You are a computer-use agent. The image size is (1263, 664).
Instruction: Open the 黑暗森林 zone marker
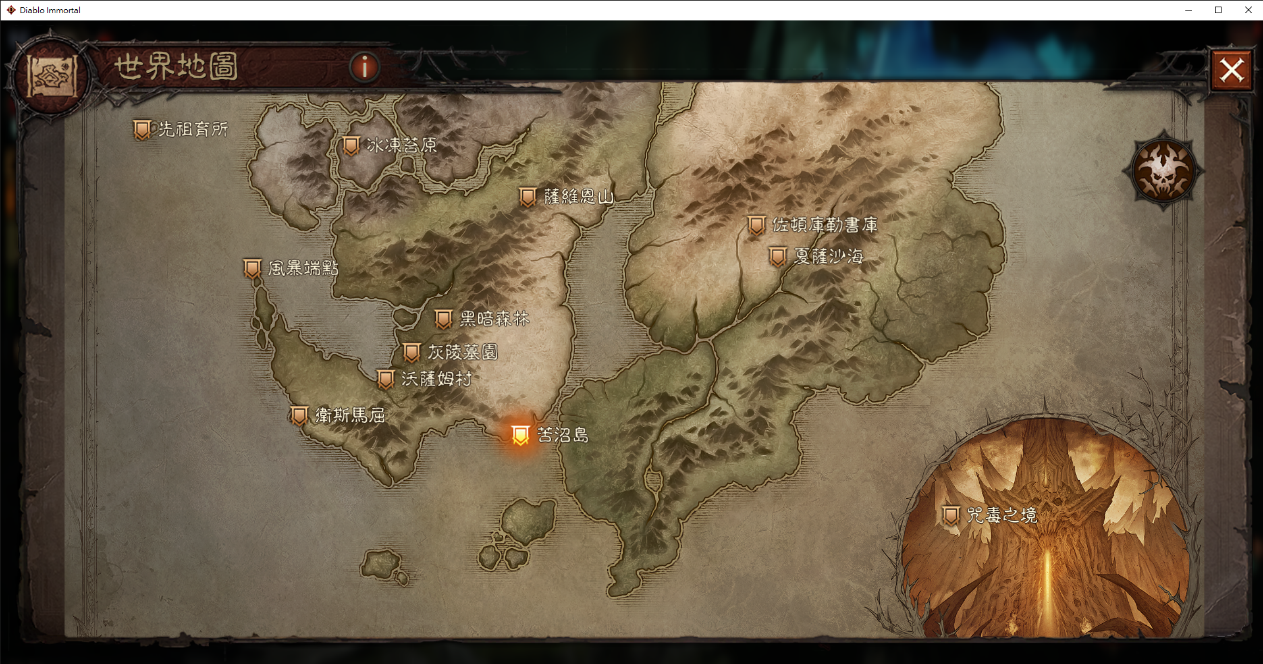click(443, 319)
